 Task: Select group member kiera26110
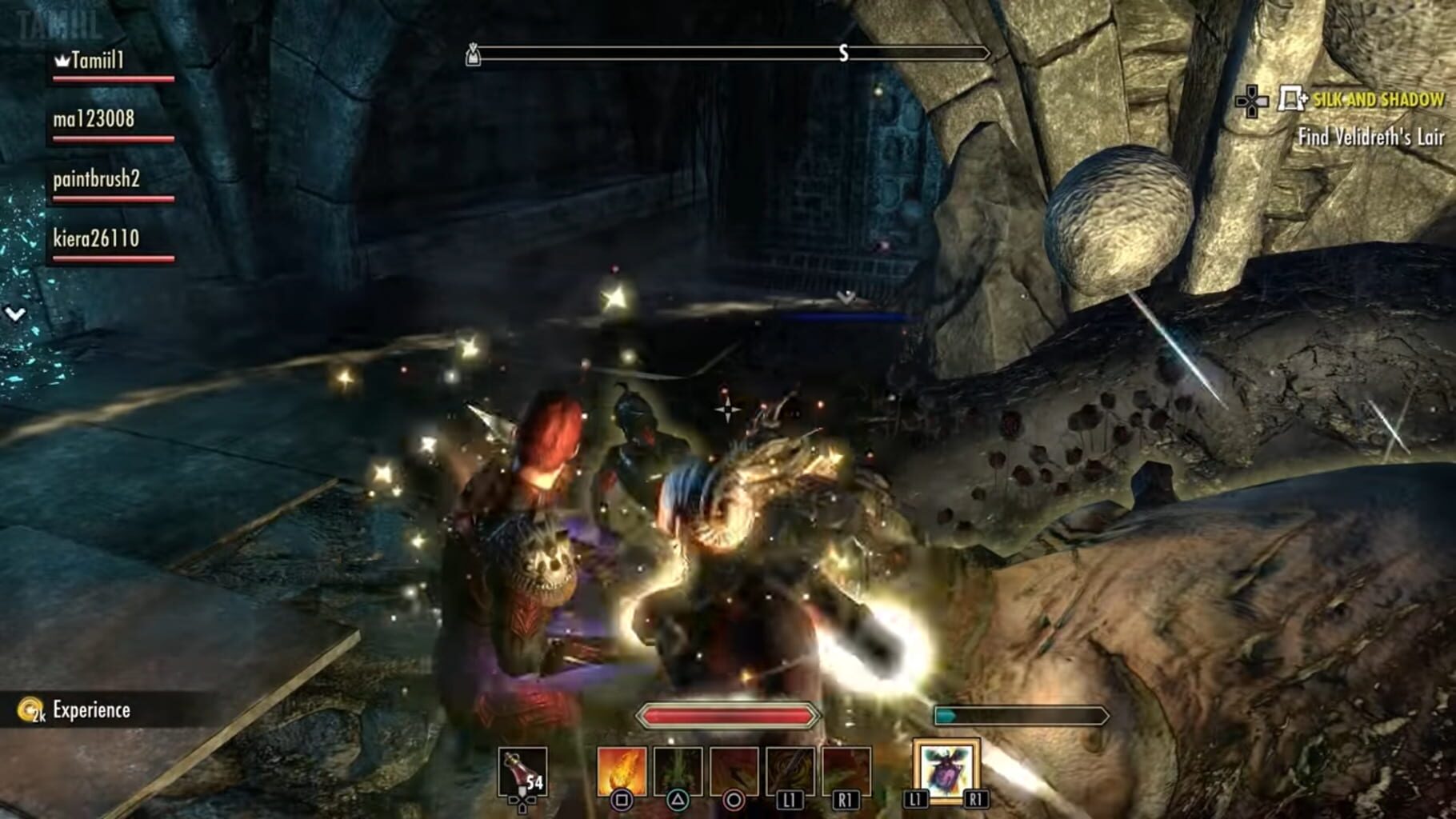point(94,239)
